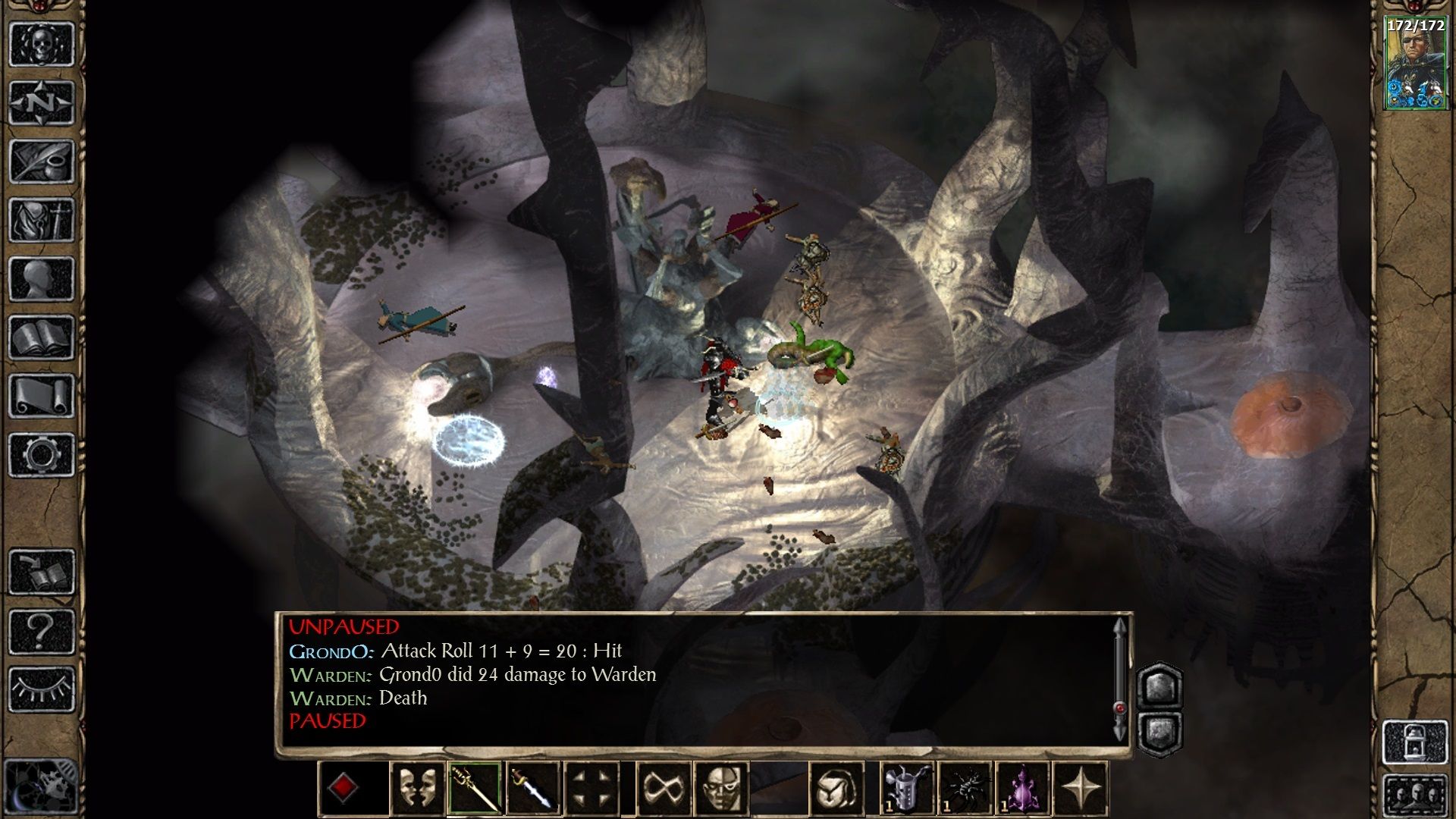
Task: Open the priest scroll
Action: pos(42,396)
